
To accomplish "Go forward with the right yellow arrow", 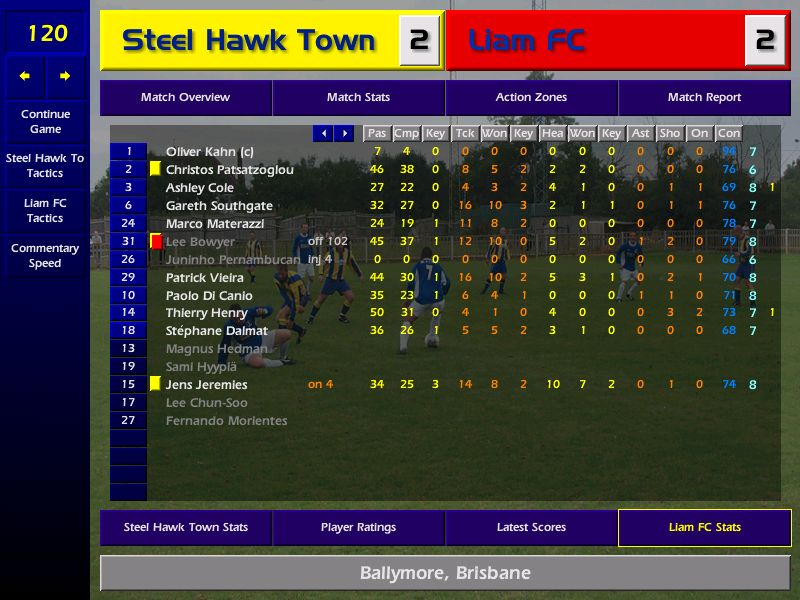I will pyautogui.click(x=65, y=76).
